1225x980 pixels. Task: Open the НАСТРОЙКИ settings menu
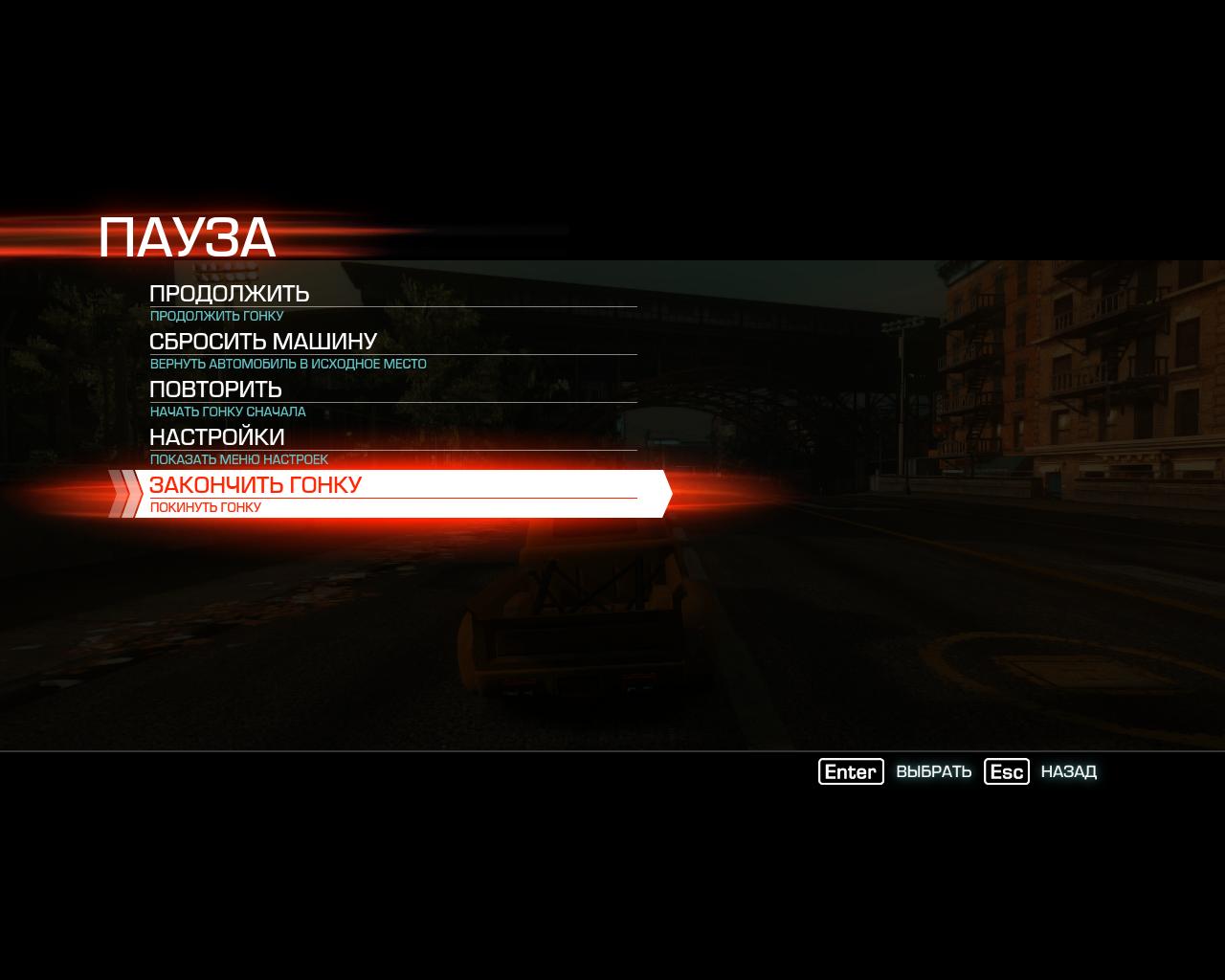[217, 437]
